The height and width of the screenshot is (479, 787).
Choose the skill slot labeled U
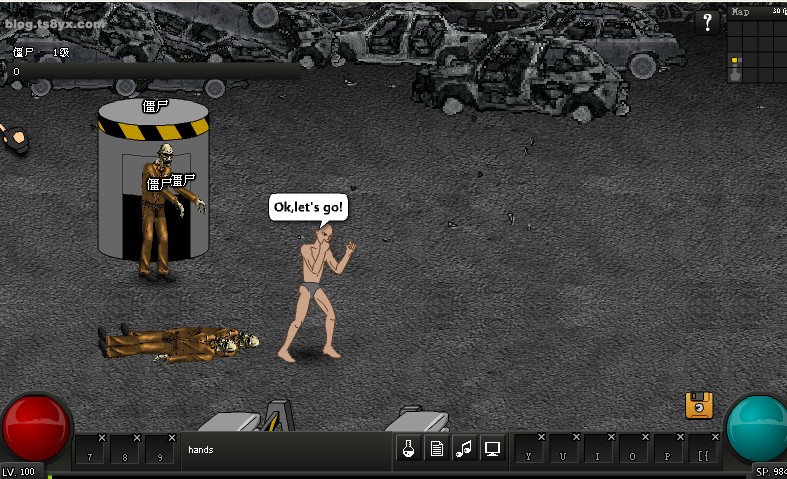[566, 450]
